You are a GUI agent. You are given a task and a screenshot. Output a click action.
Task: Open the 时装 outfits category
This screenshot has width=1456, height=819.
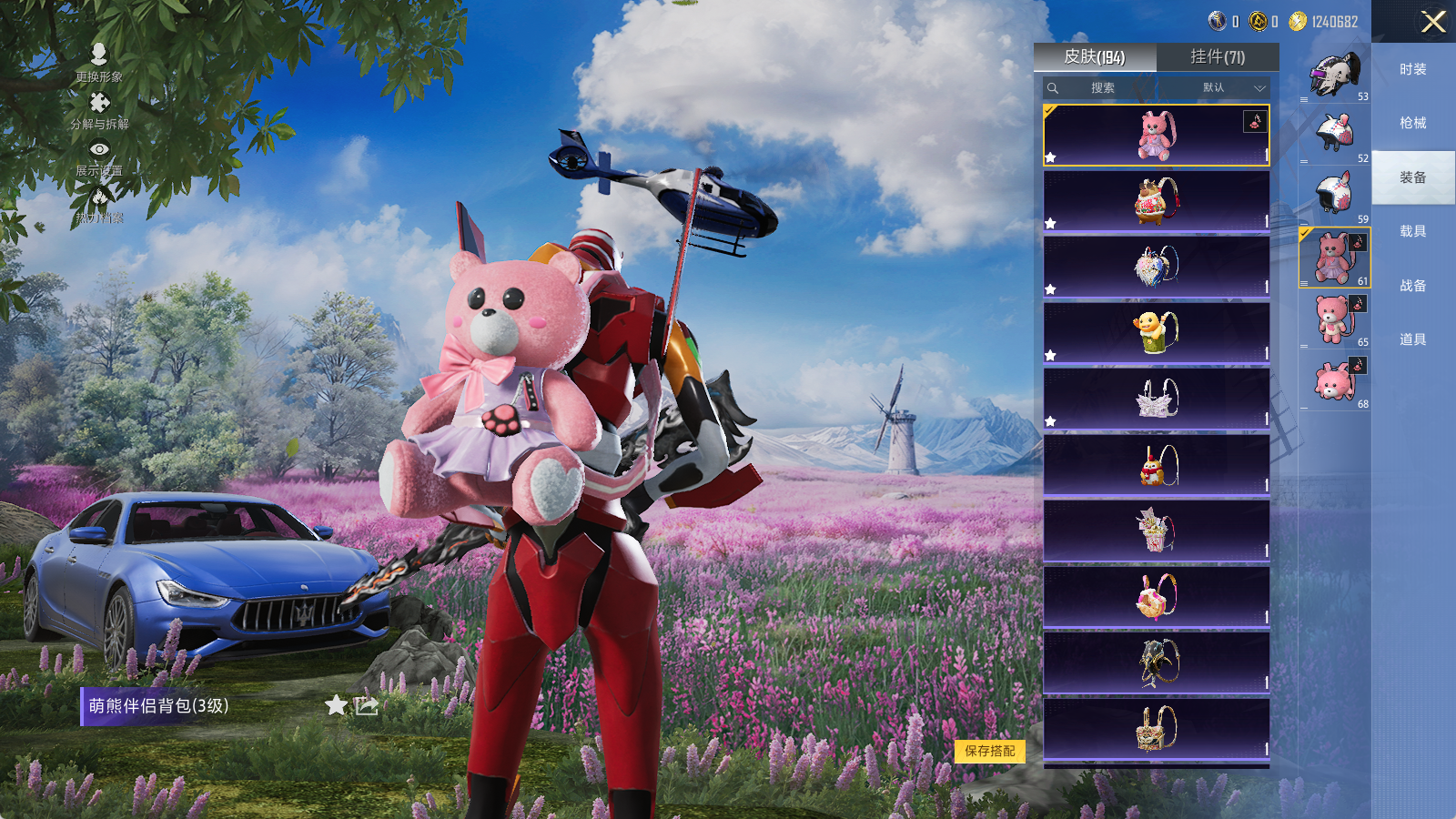1412,69
